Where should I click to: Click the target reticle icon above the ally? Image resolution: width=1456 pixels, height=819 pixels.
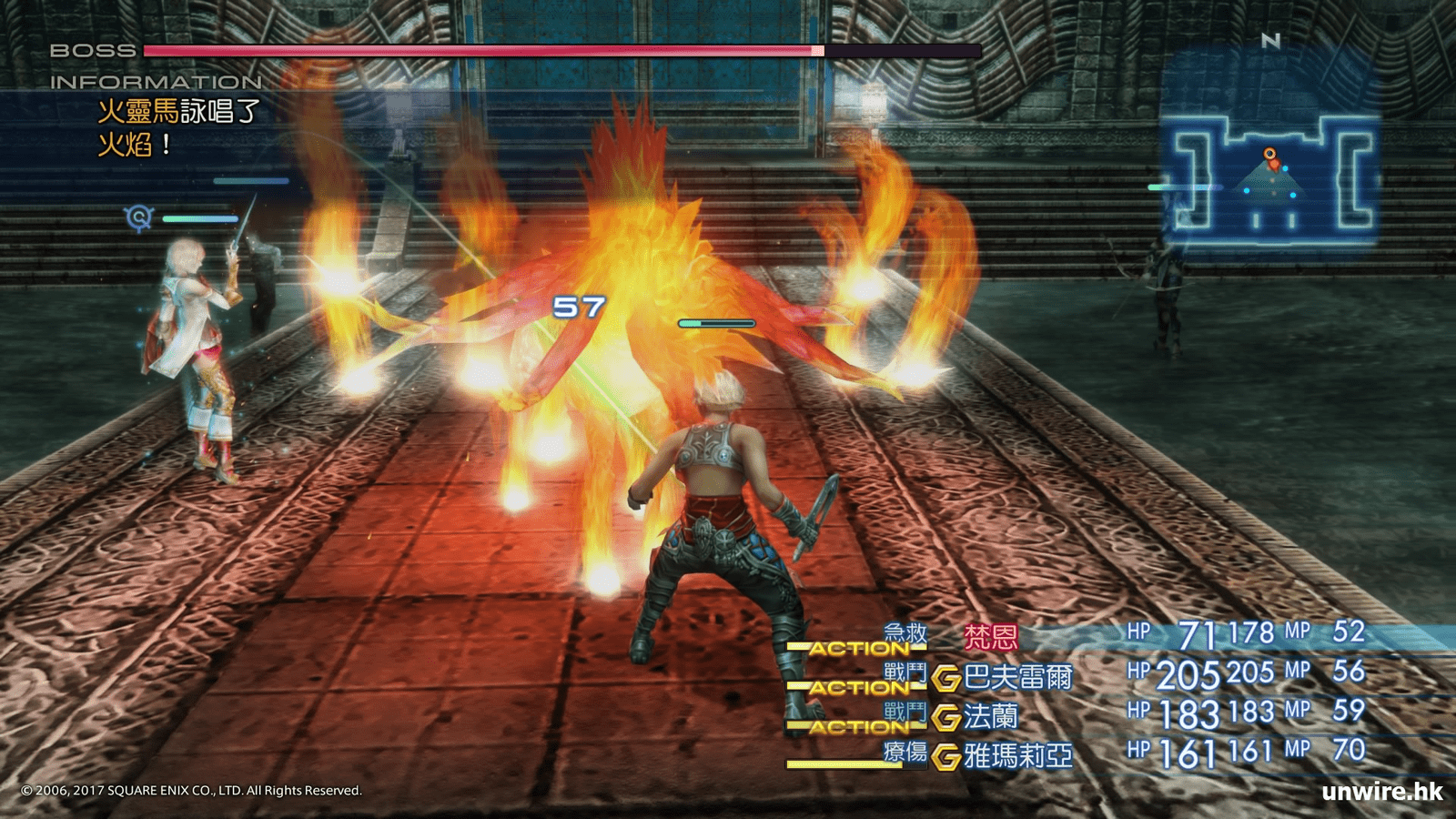click(x=138, y=217)
